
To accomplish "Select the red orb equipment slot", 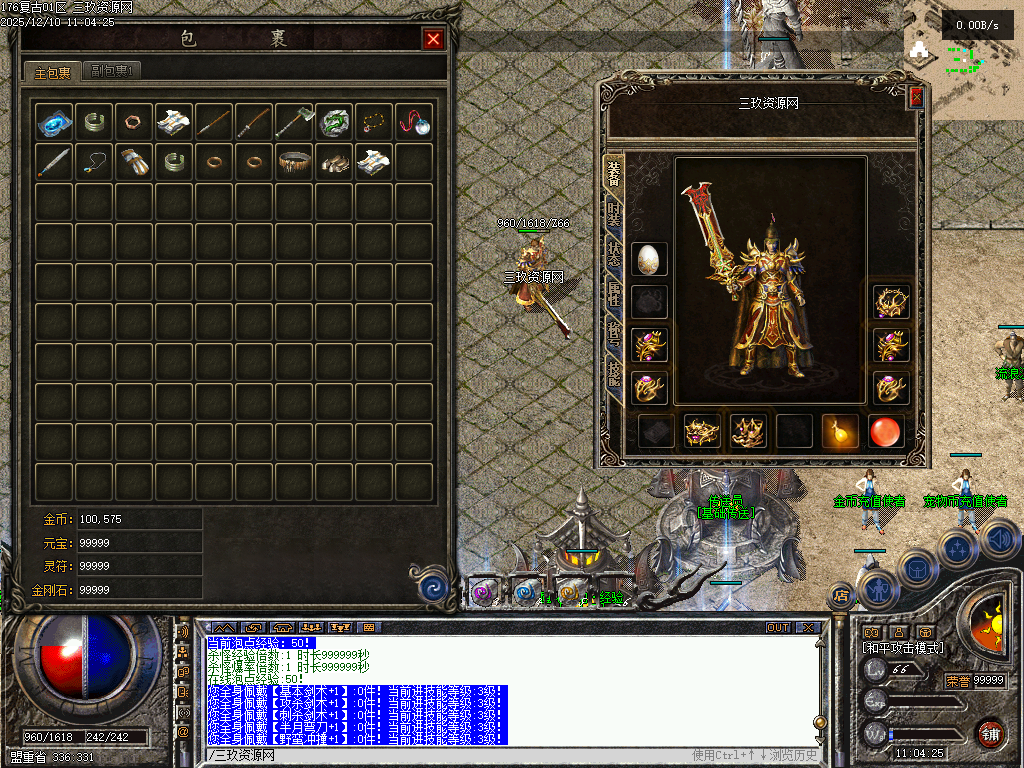I will (886, 431).
